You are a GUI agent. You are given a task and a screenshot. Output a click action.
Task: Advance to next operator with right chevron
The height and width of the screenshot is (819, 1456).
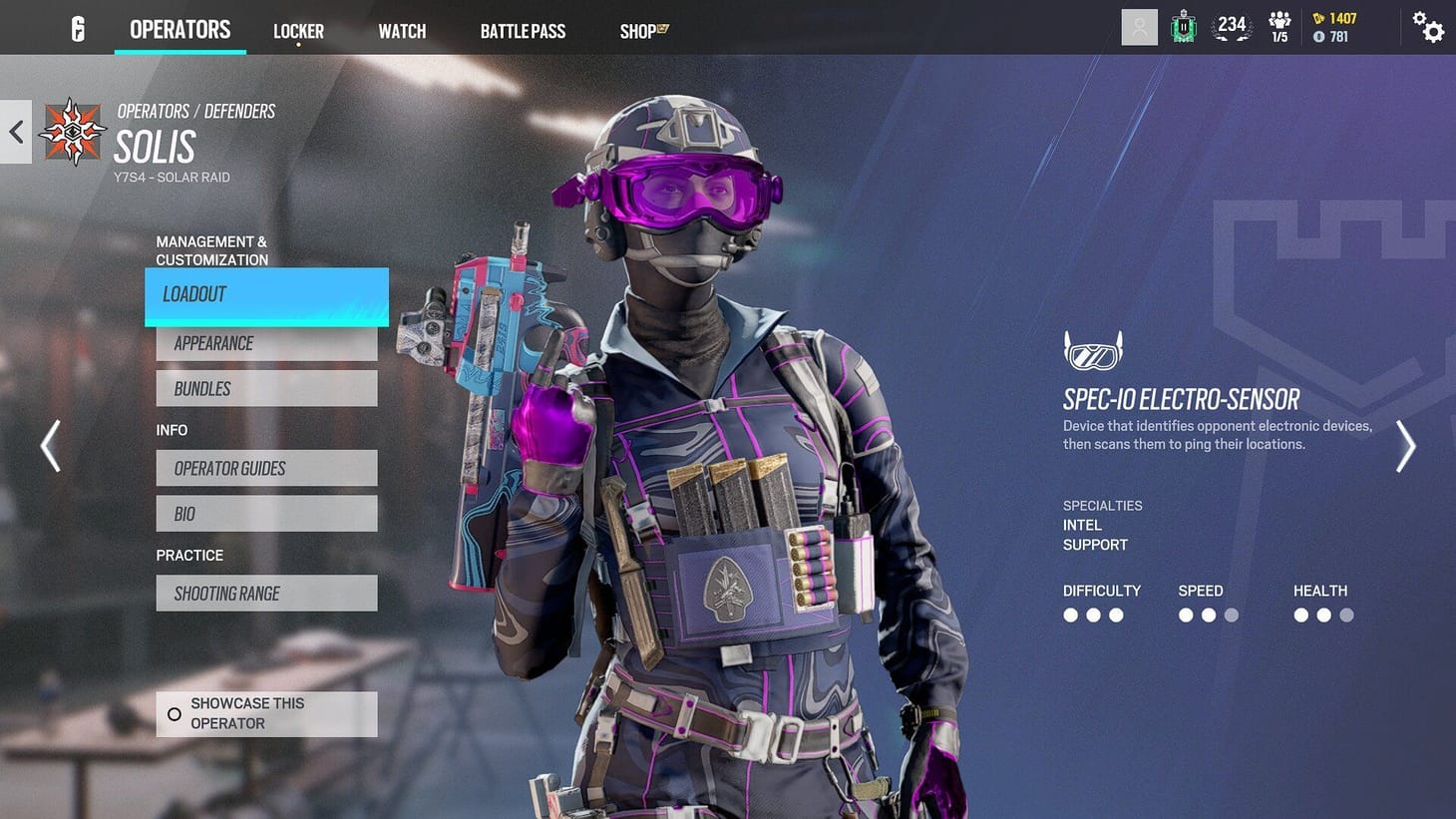click(x=1406, y=446)
